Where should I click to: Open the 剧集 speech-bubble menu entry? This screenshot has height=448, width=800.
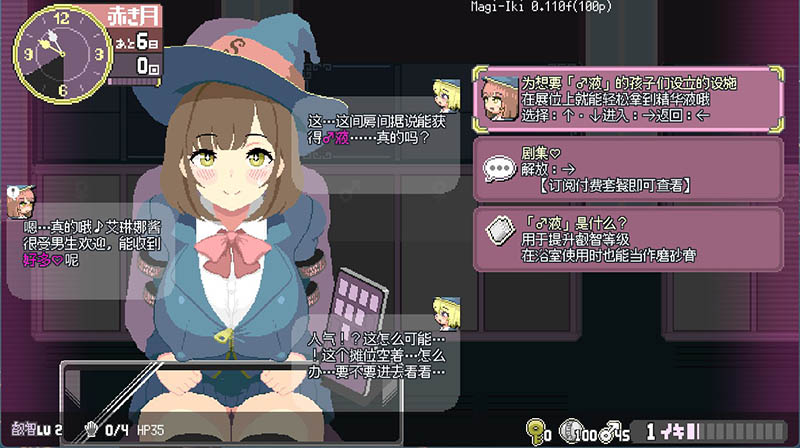click(628, 169)
